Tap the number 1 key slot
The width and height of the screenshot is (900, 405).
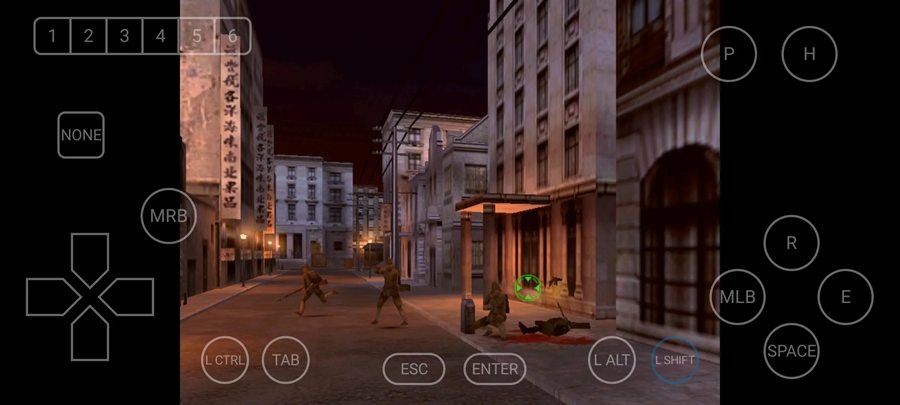52,37
